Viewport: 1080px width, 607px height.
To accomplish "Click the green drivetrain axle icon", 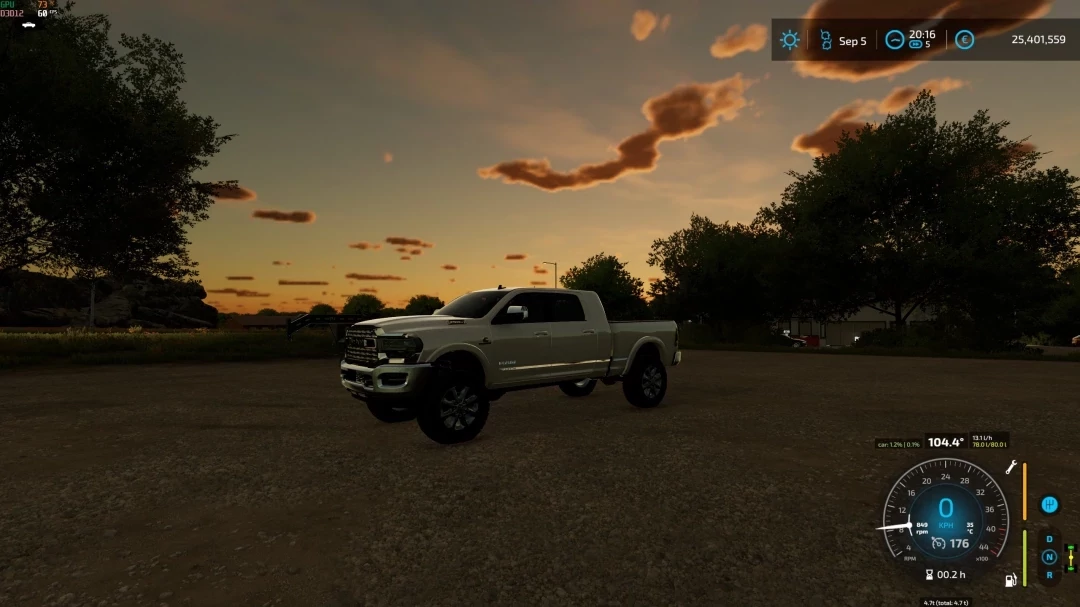I will pos(1071,558).
